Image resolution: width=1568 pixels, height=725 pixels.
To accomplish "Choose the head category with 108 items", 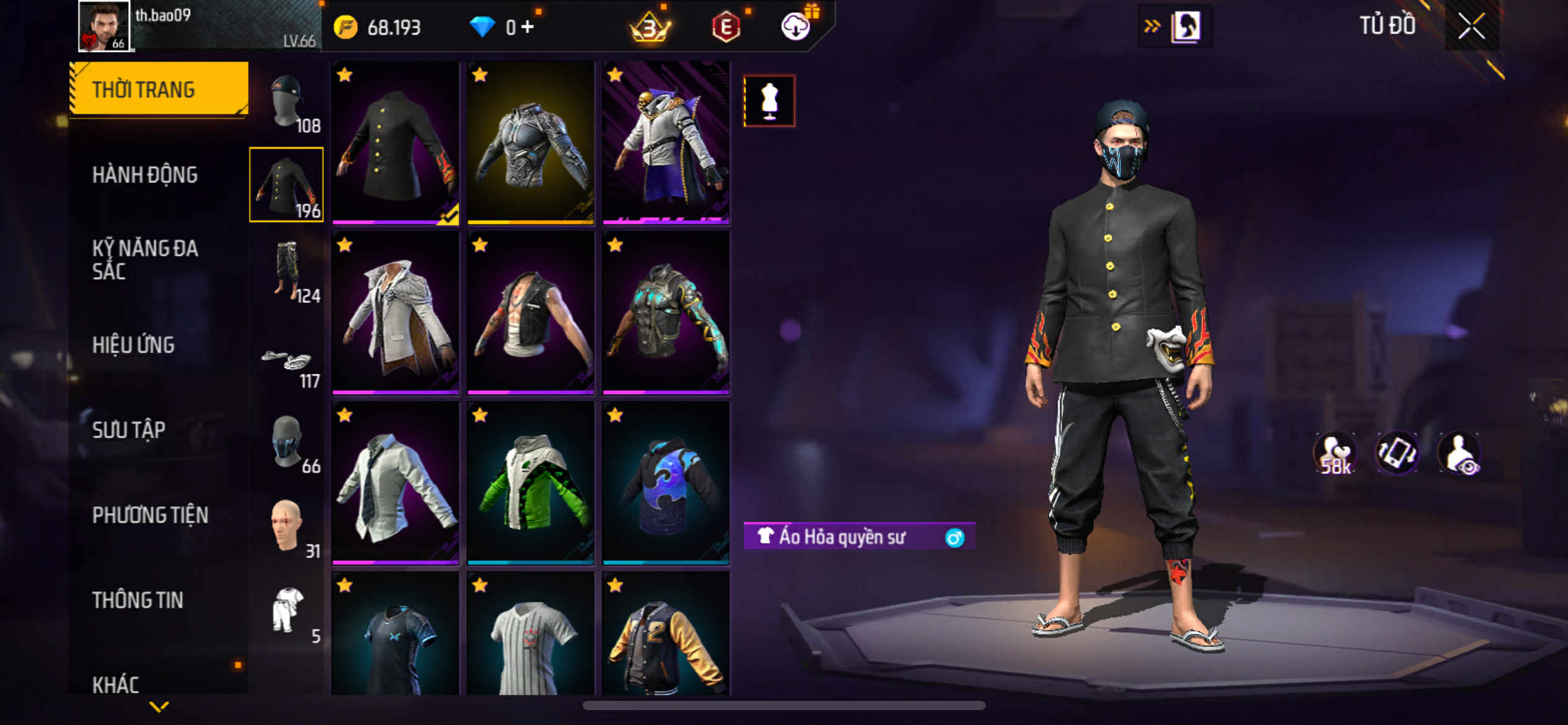I will (x=287, y=103).
